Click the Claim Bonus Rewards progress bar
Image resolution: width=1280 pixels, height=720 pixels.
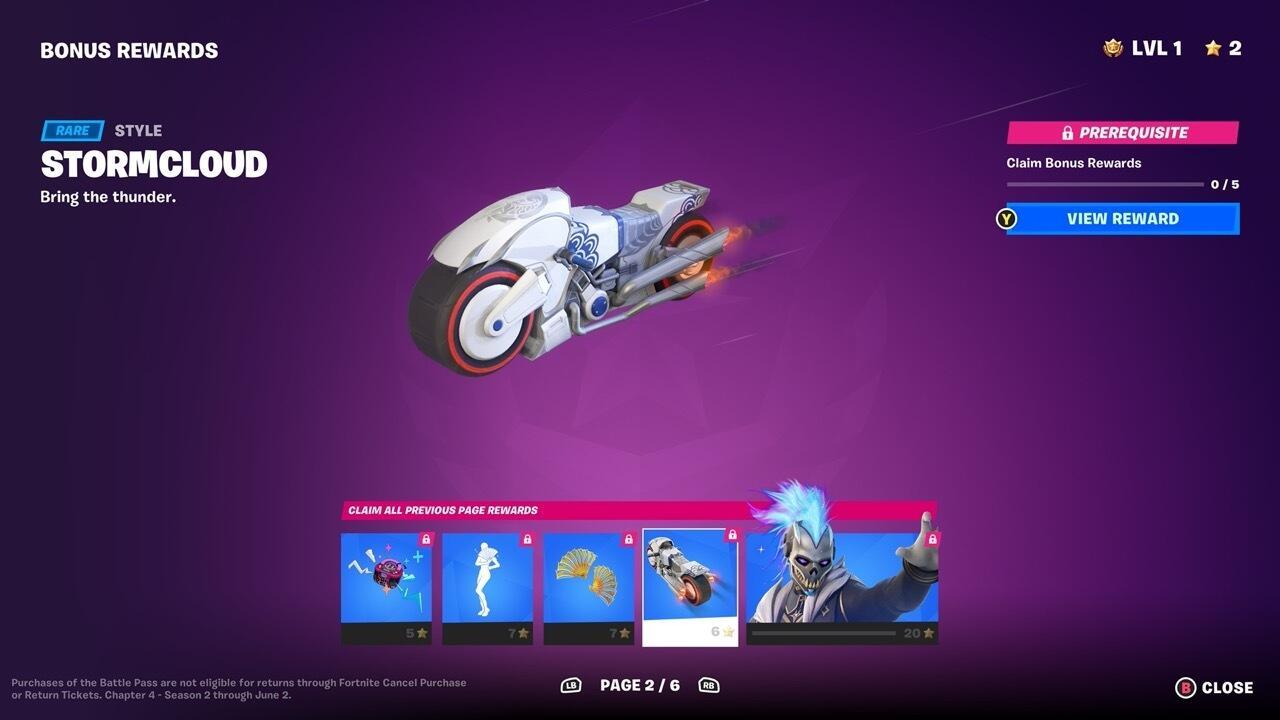click(1105, 183)
